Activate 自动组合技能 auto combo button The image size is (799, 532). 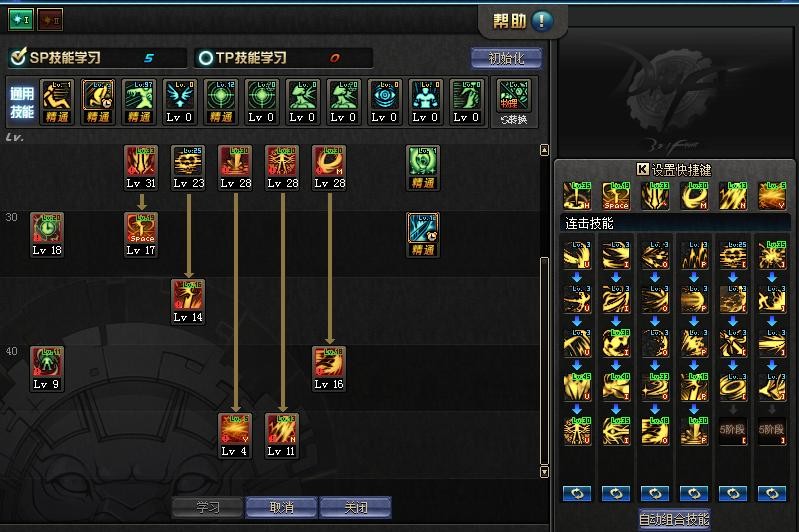point(674,519)
